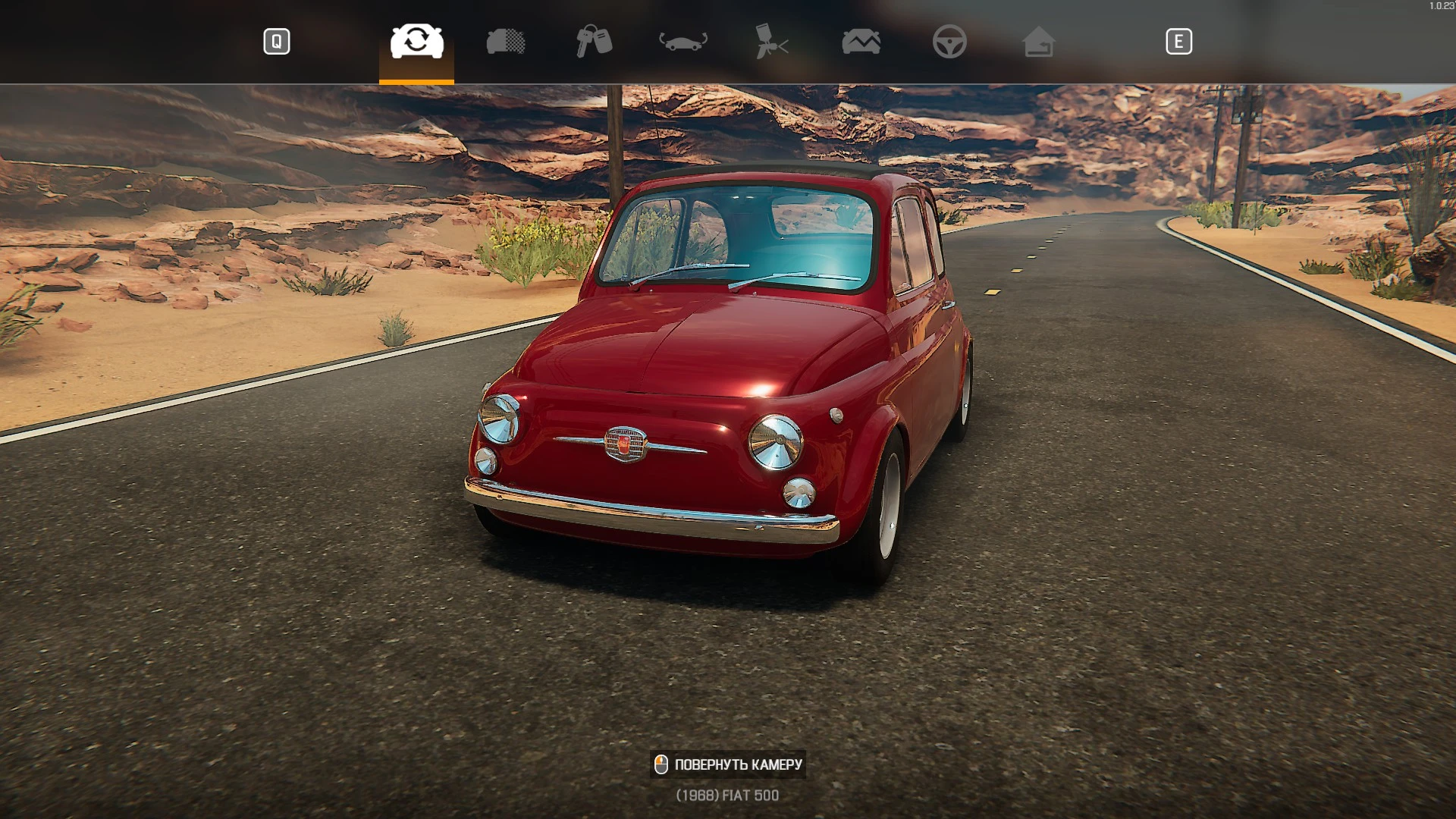Image resolution: width=1456 pixels, height=819 pixels.
Task: Select the steering wheel test drive mode
Action: [952, 42]
